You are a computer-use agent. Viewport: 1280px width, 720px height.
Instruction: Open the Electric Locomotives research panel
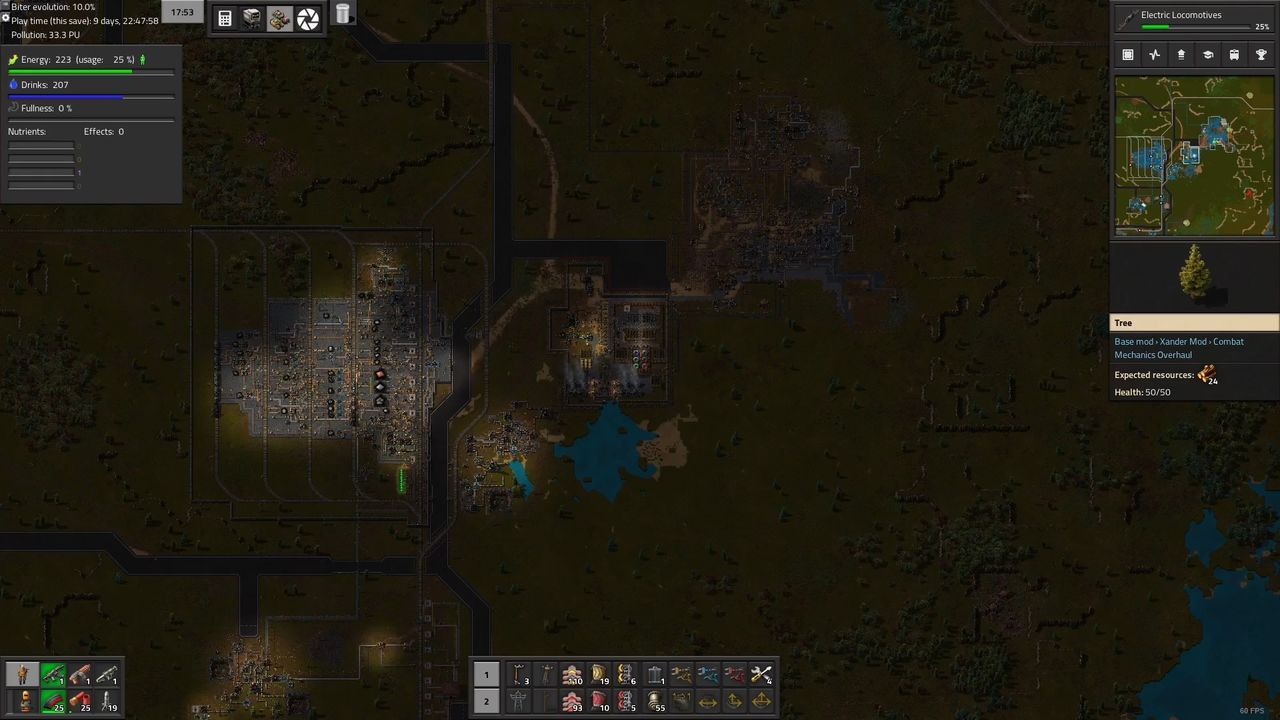[x=1195, y=18]
